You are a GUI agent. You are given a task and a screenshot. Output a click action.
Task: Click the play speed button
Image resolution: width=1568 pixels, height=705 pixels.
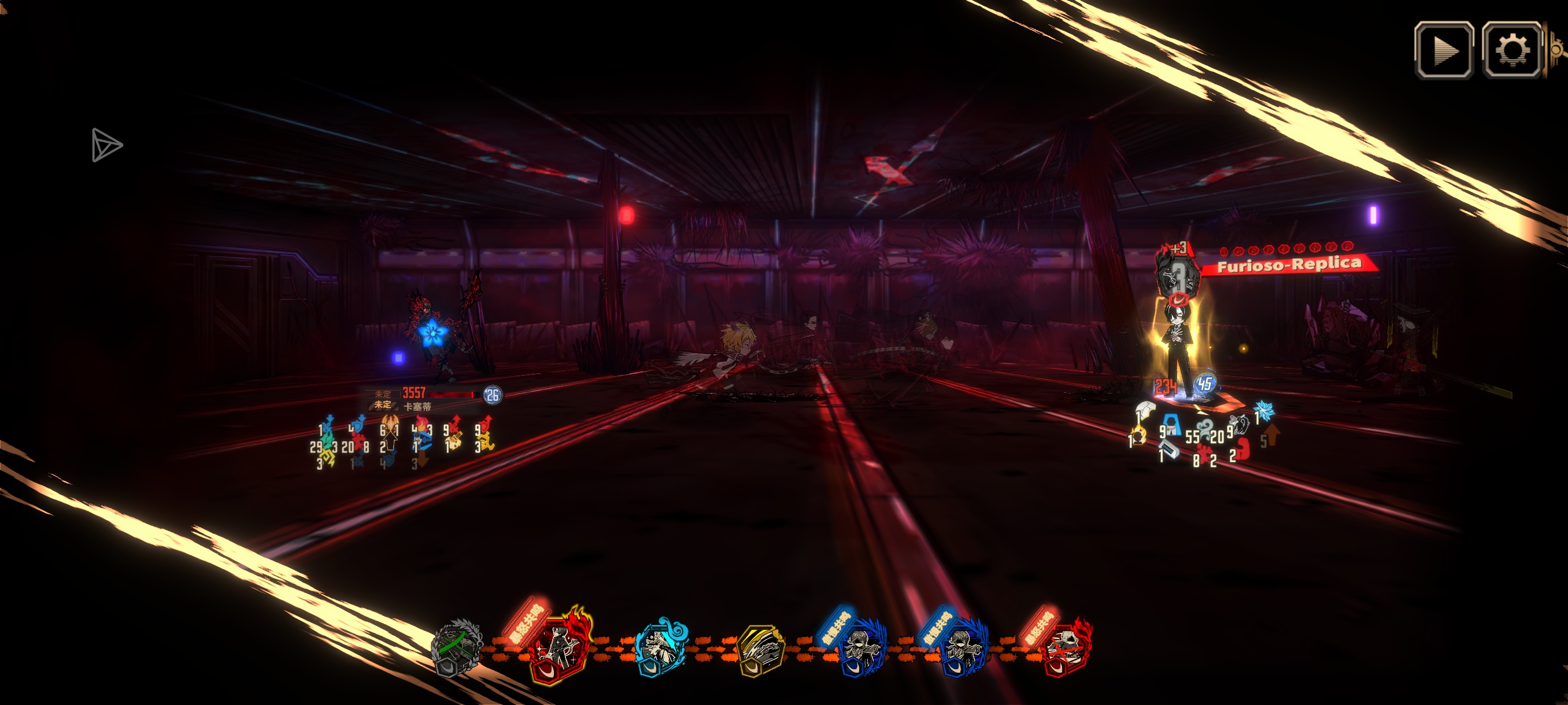[1444, 50]
